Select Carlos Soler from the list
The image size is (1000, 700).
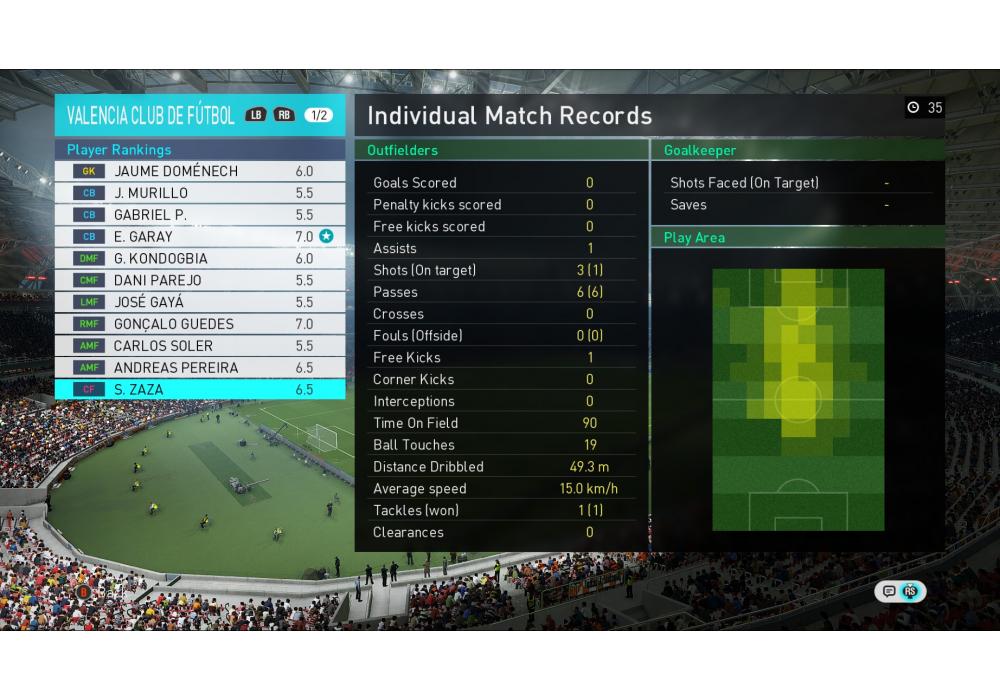[x=200, y=346]
